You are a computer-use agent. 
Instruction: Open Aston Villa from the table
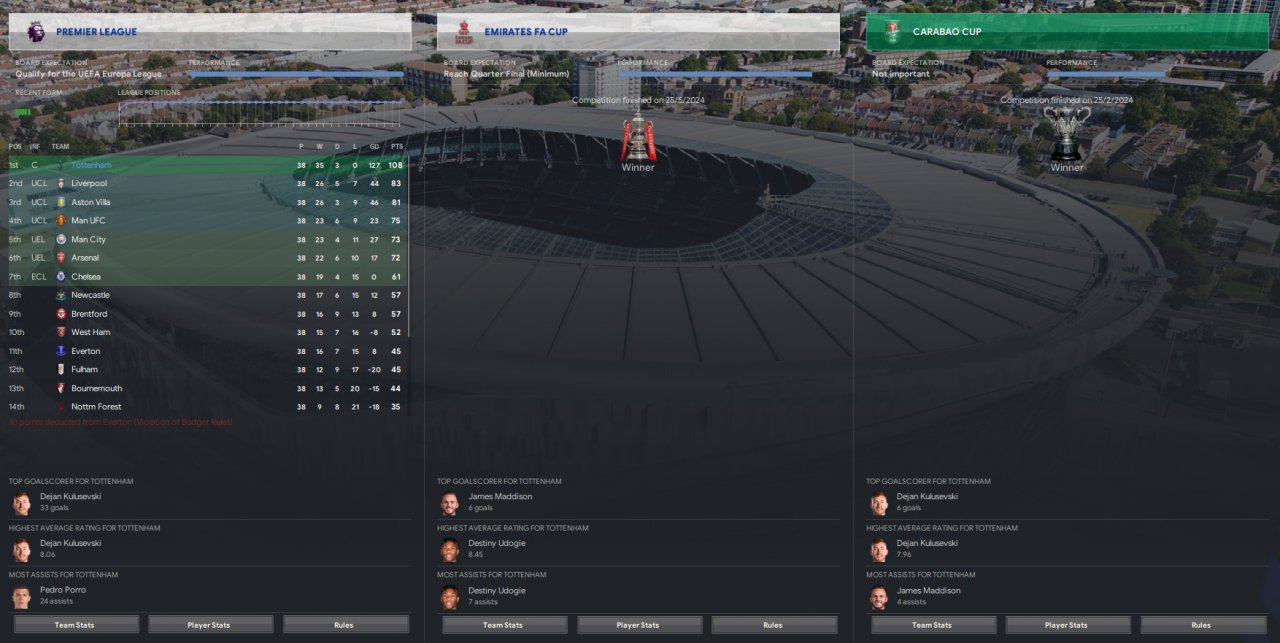coord(91,202)
